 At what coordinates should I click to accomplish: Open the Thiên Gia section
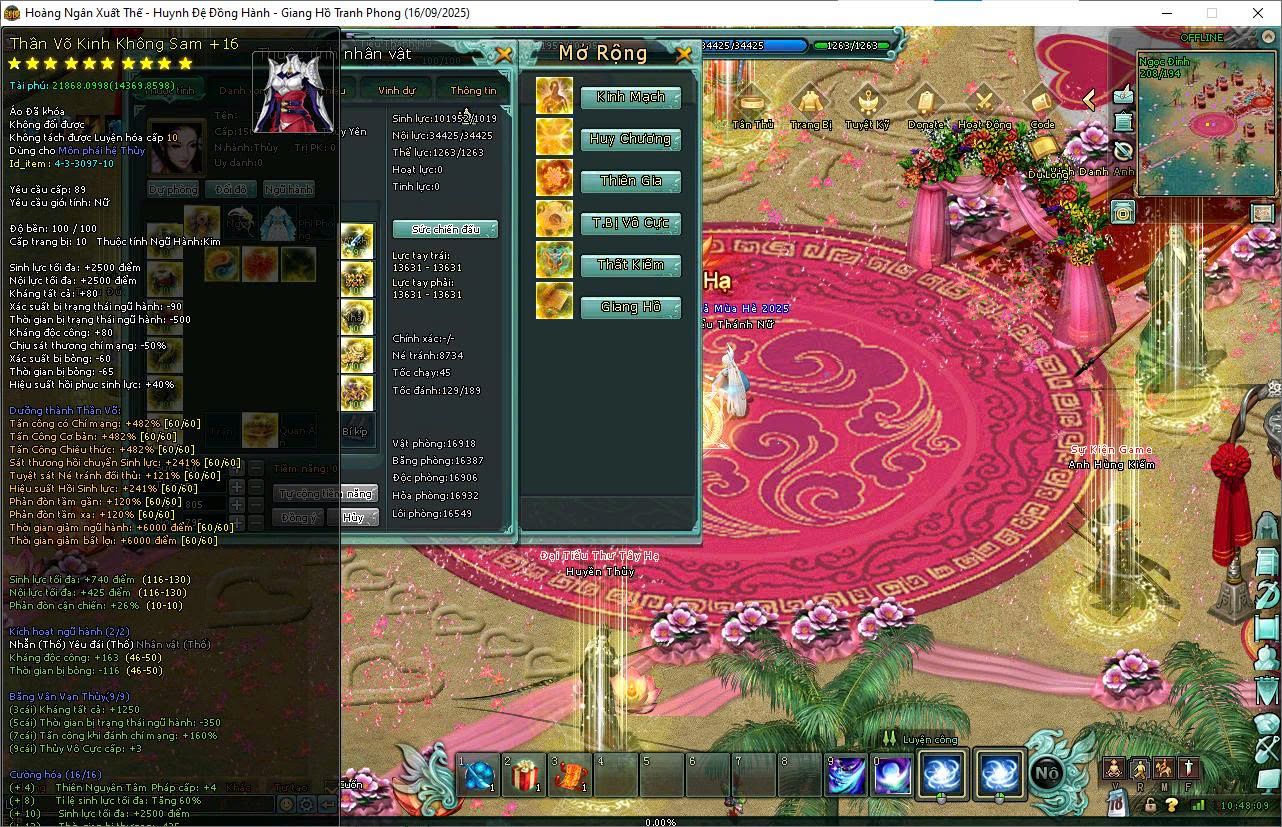(x=630, y=181)
